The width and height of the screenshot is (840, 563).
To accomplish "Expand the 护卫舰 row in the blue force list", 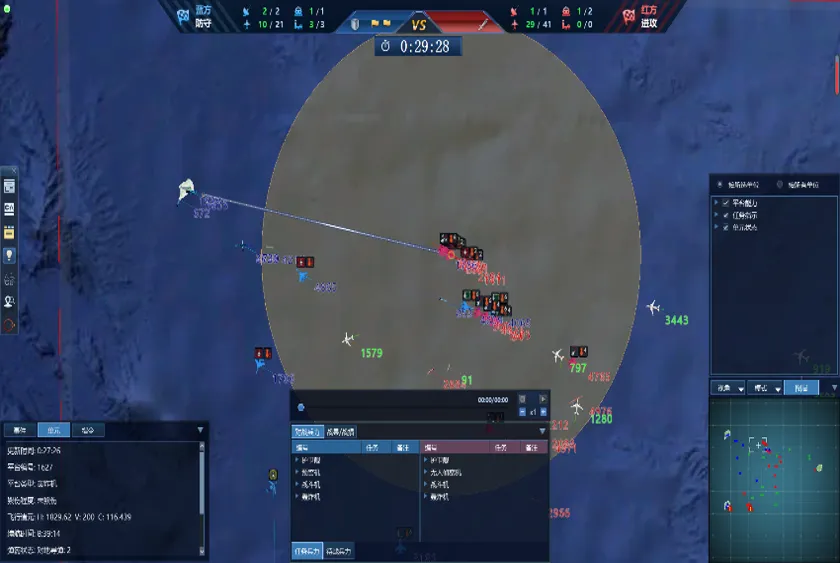I will click(x=296, y=460).
